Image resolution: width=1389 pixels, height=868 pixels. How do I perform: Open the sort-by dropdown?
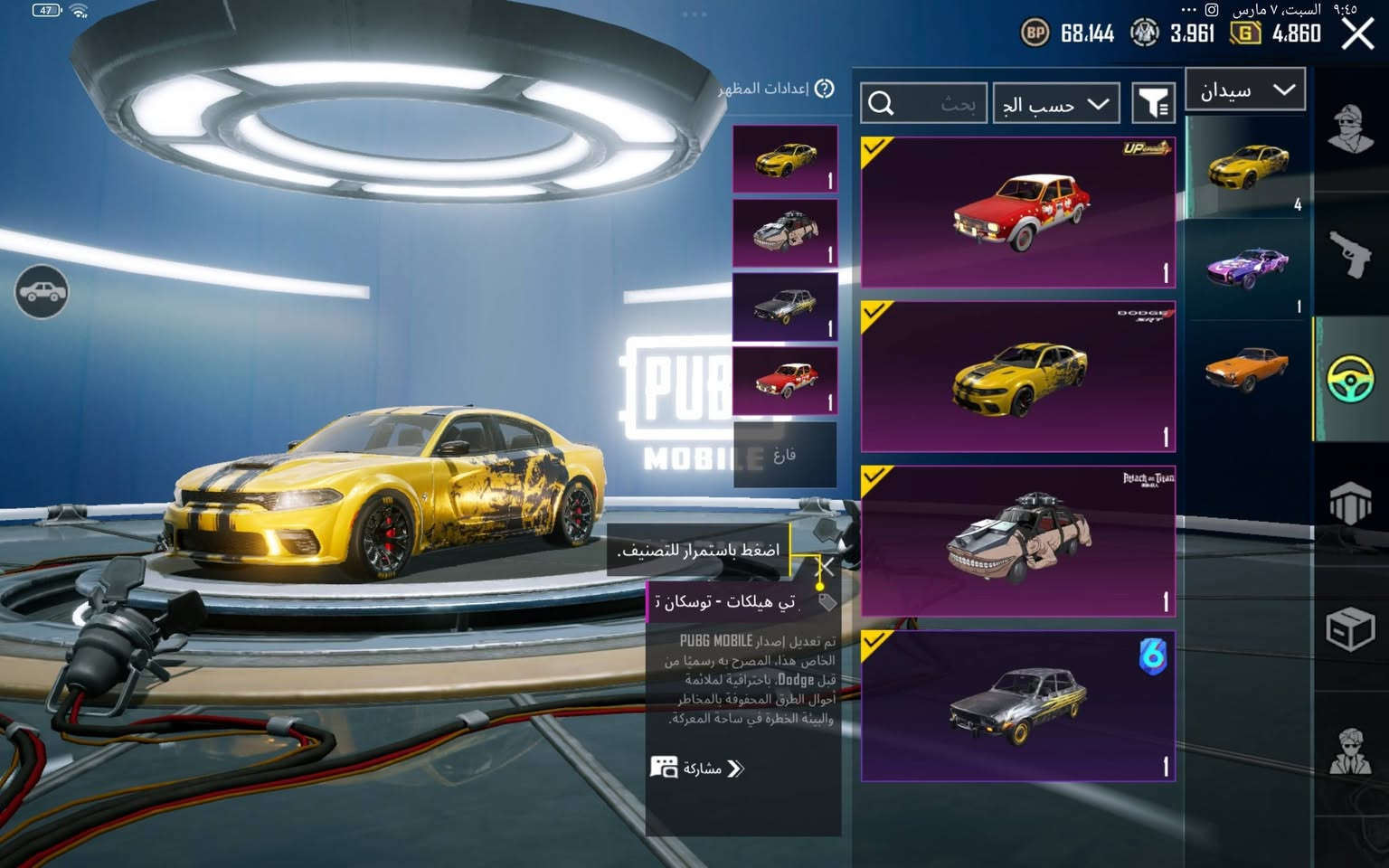[x=1055, y=104]
